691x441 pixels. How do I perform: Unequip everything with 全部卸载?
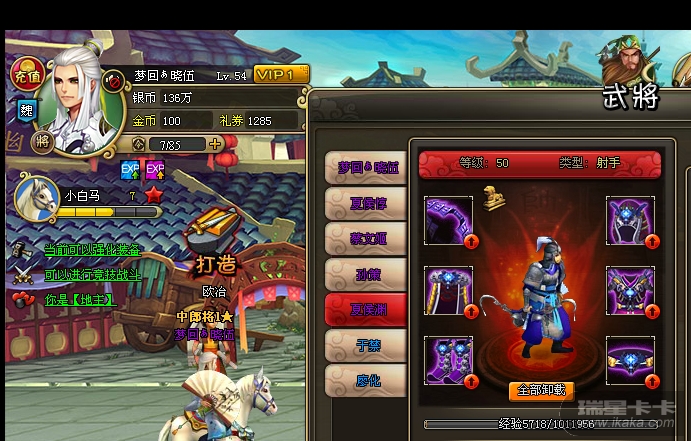pyautogui.click(x=540, y=391)
